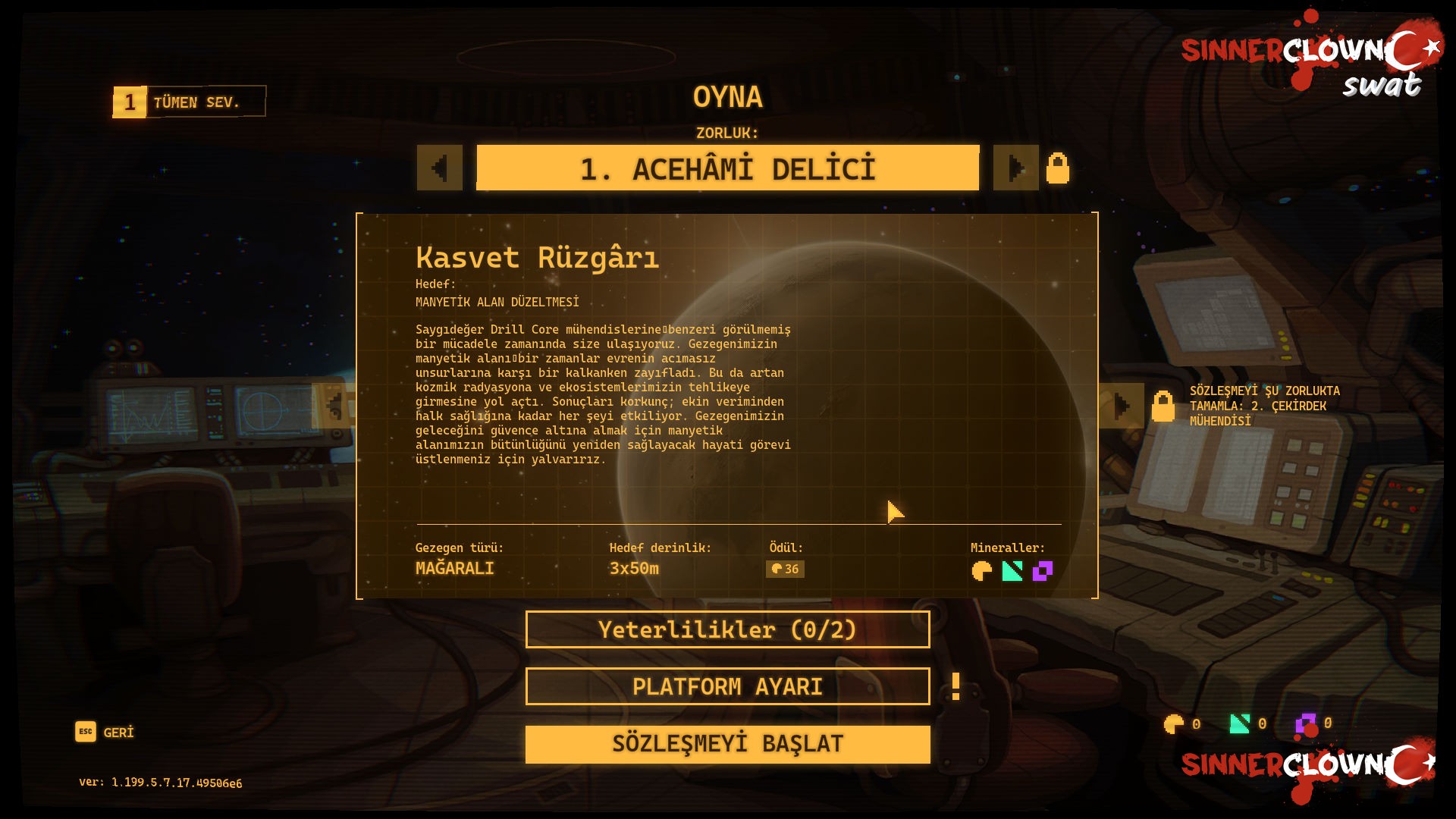Go back using the GERİ button

(105, 732)
